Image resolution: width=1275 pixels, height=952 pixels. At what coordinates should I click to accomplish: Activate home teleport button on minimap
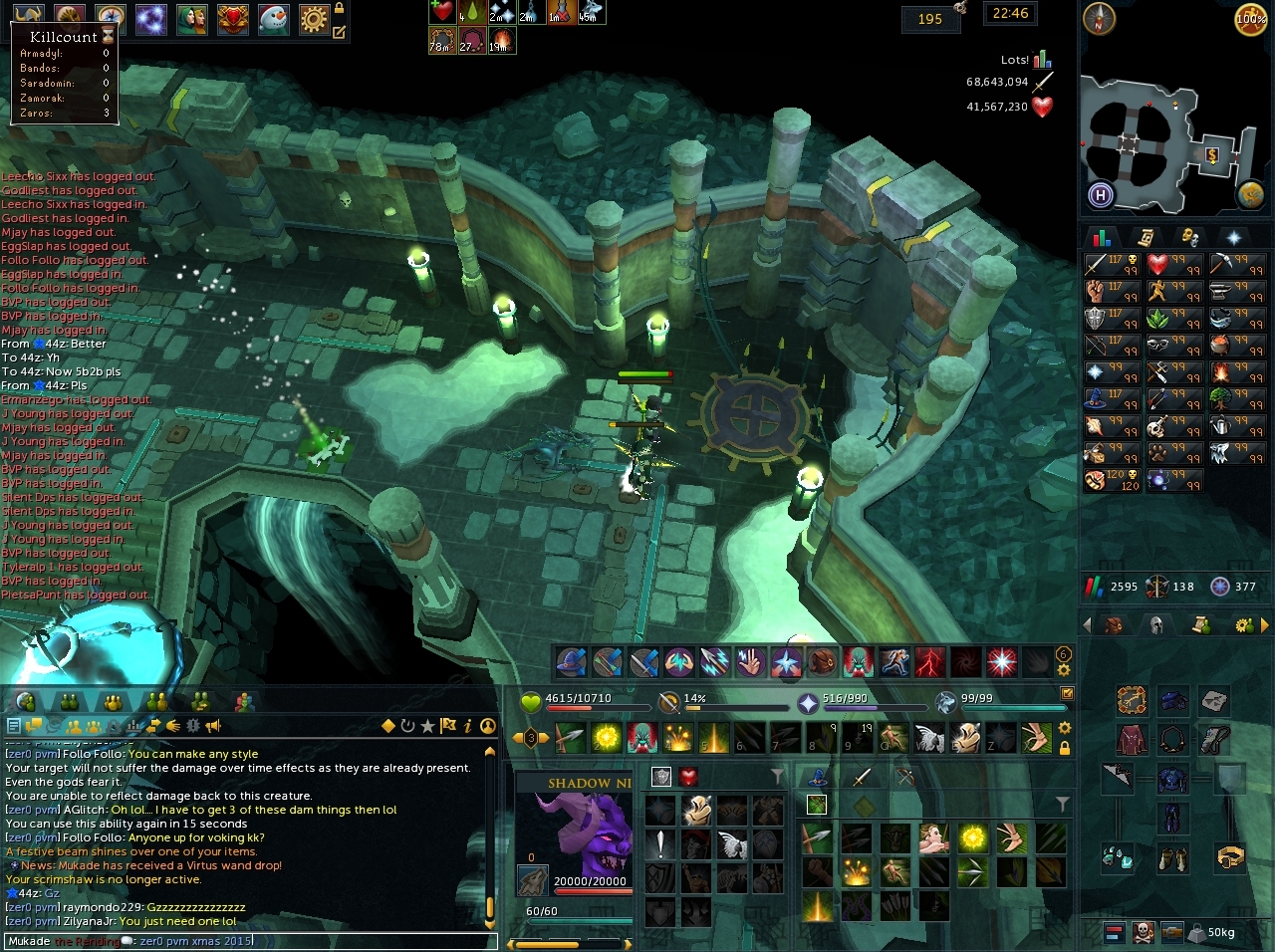click(1101, 195)
